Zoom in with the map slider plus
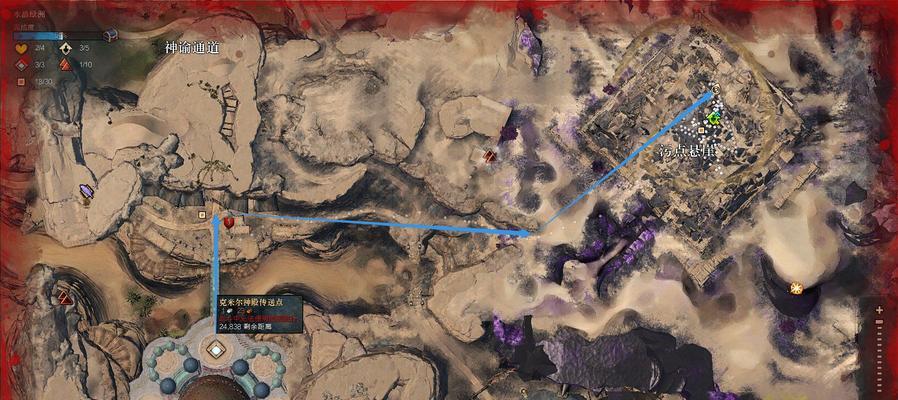Viewport: 898px width, 400px height. coord(879,309)
